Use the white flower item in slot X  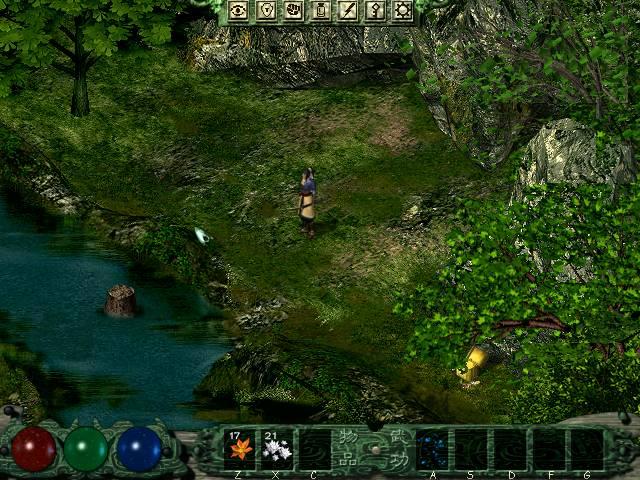point(277,449)
